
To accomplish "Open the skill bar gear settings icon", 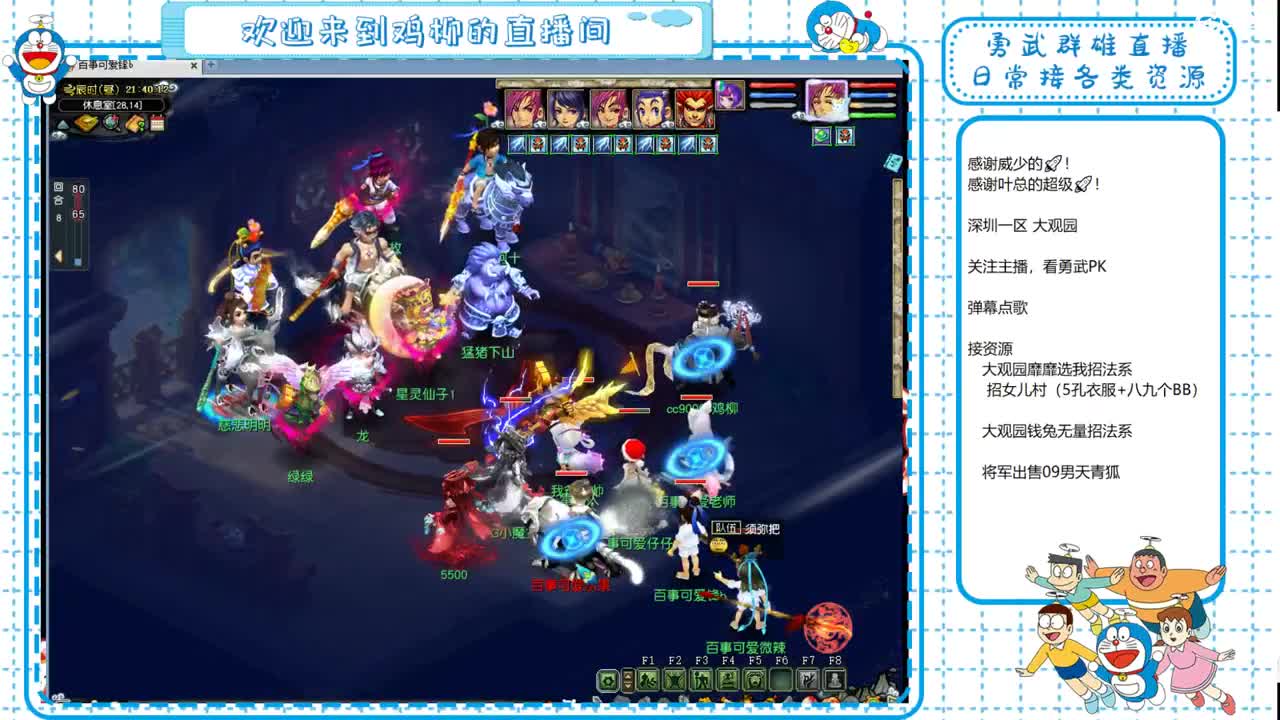I will (x=609, y=680).
